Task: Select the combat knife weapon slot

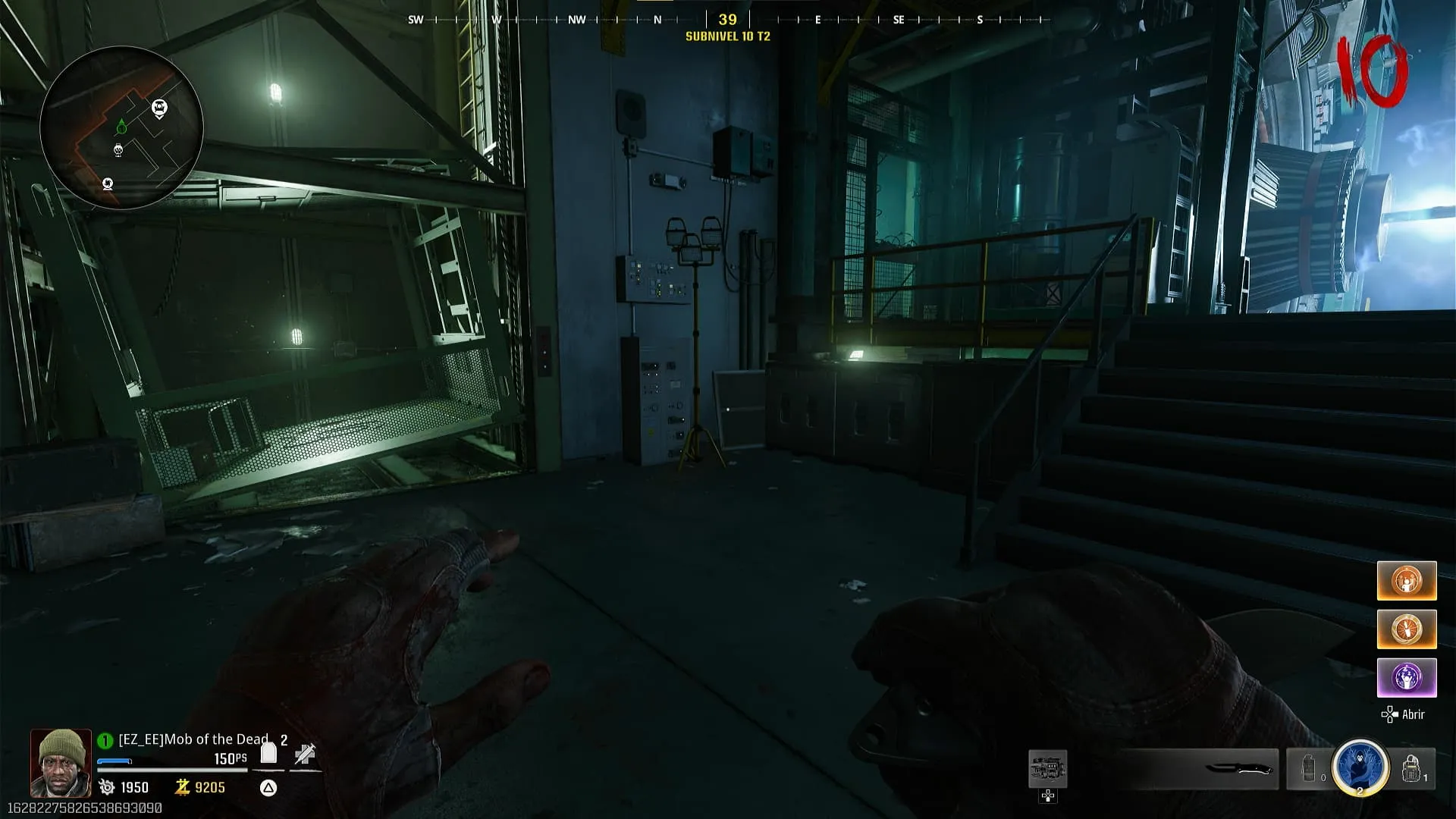Action: 1238,769
